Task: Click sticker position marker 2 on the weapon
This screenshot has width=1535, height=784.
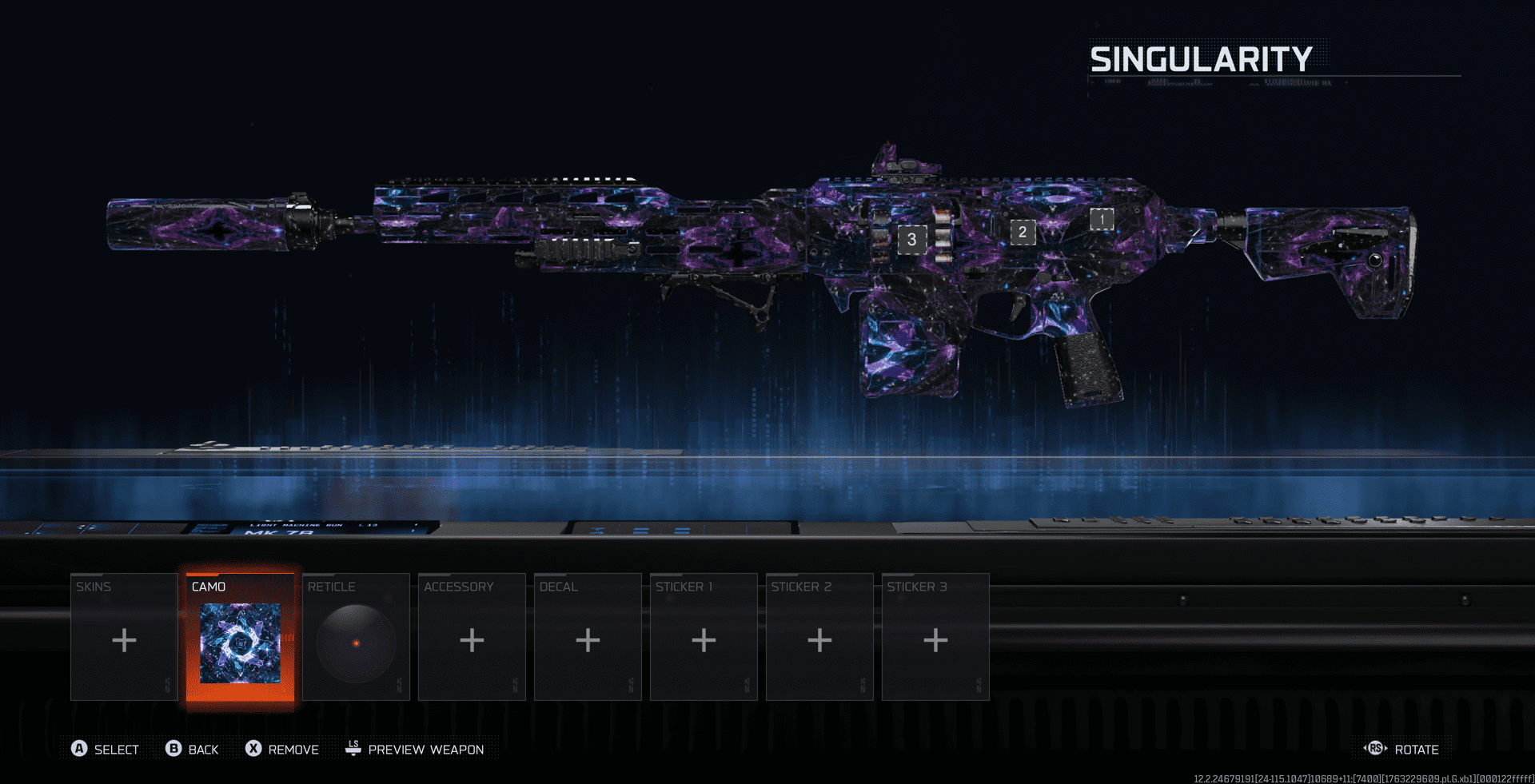Action: (1023, 233)
